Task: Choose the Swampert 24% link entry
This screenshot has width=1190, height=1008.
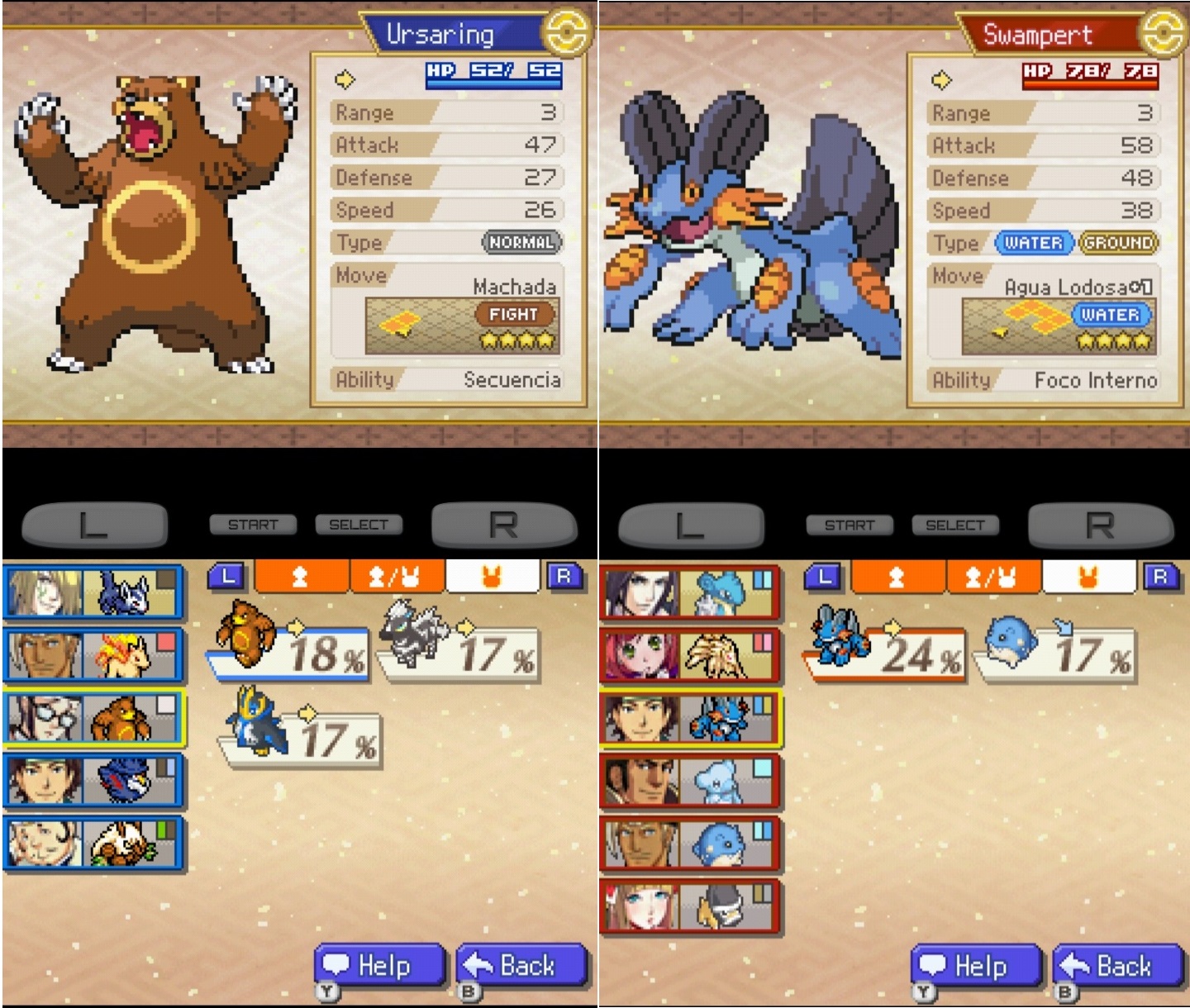Action: click(884, 654)
